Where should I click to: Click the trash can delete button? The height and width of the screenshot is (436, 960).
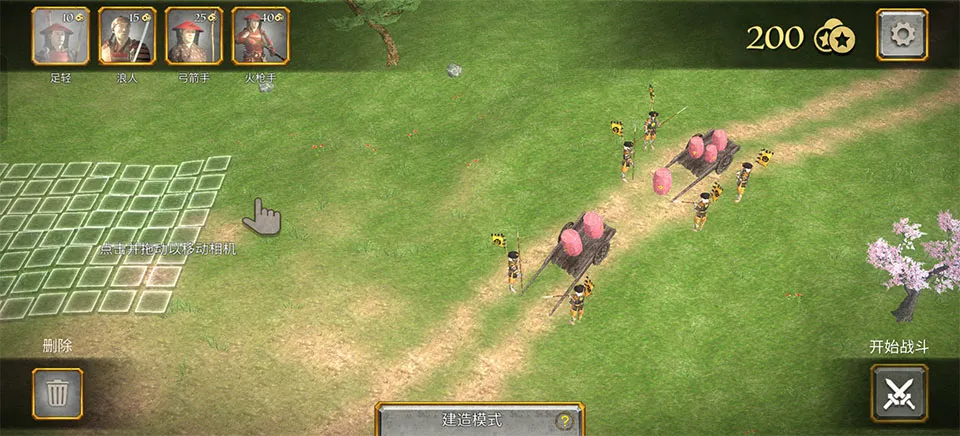(58, 393)
